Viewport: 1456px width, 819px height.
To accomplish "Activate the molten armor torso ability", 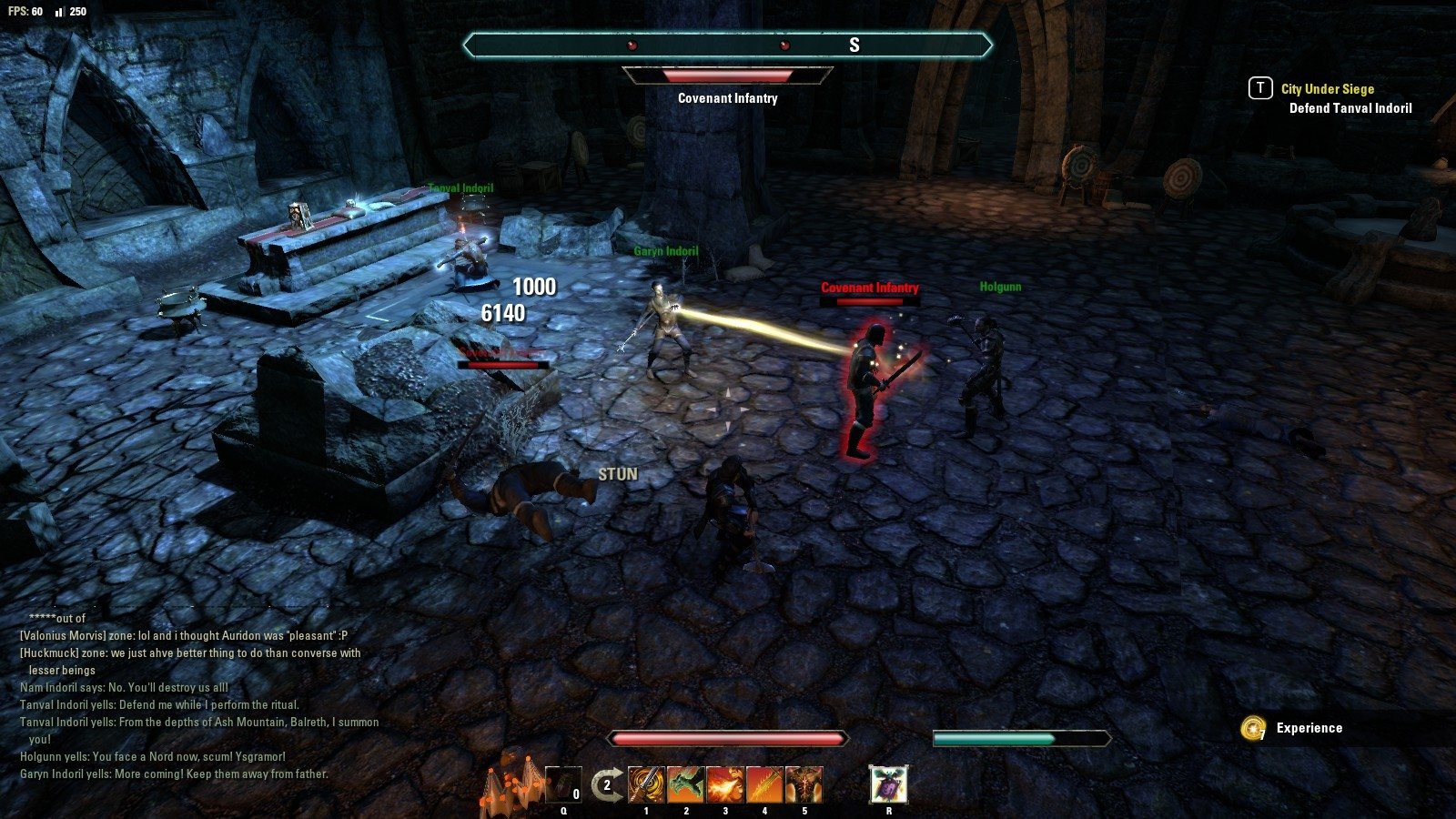I will (804, 784).
